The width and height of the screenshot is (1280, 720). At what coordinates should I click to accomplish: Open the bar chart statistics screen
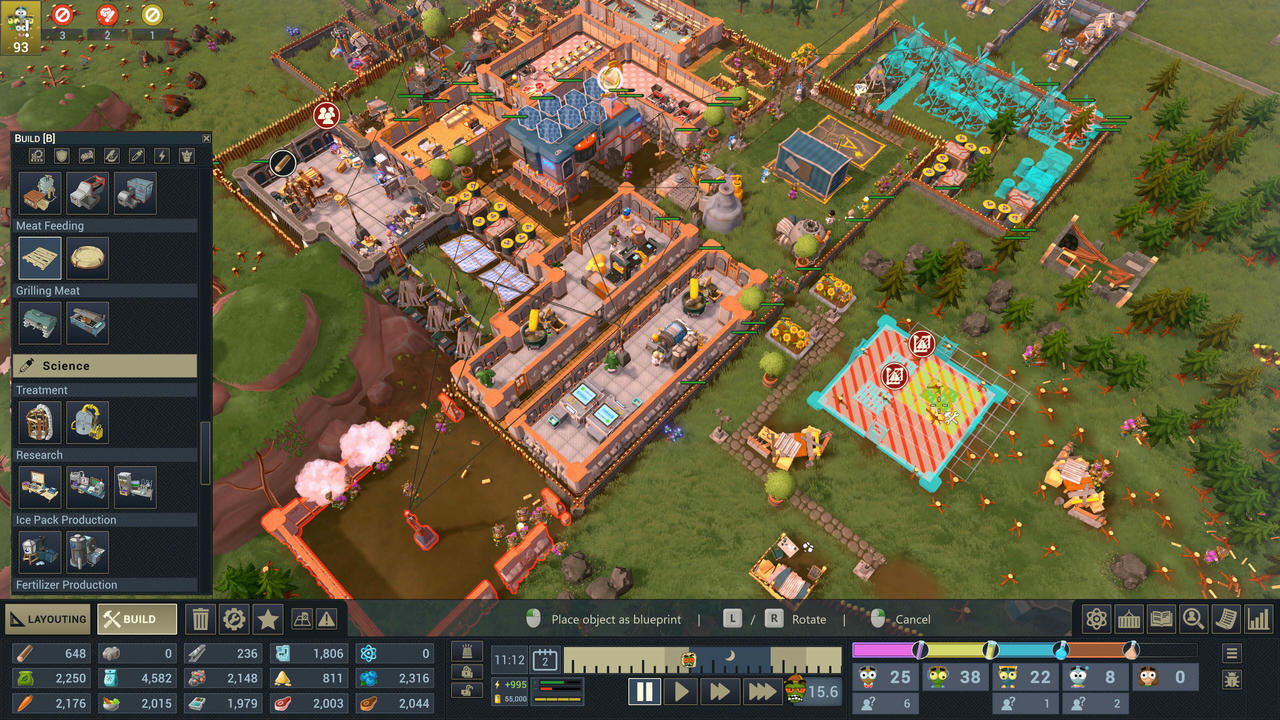pos(1258,619)
